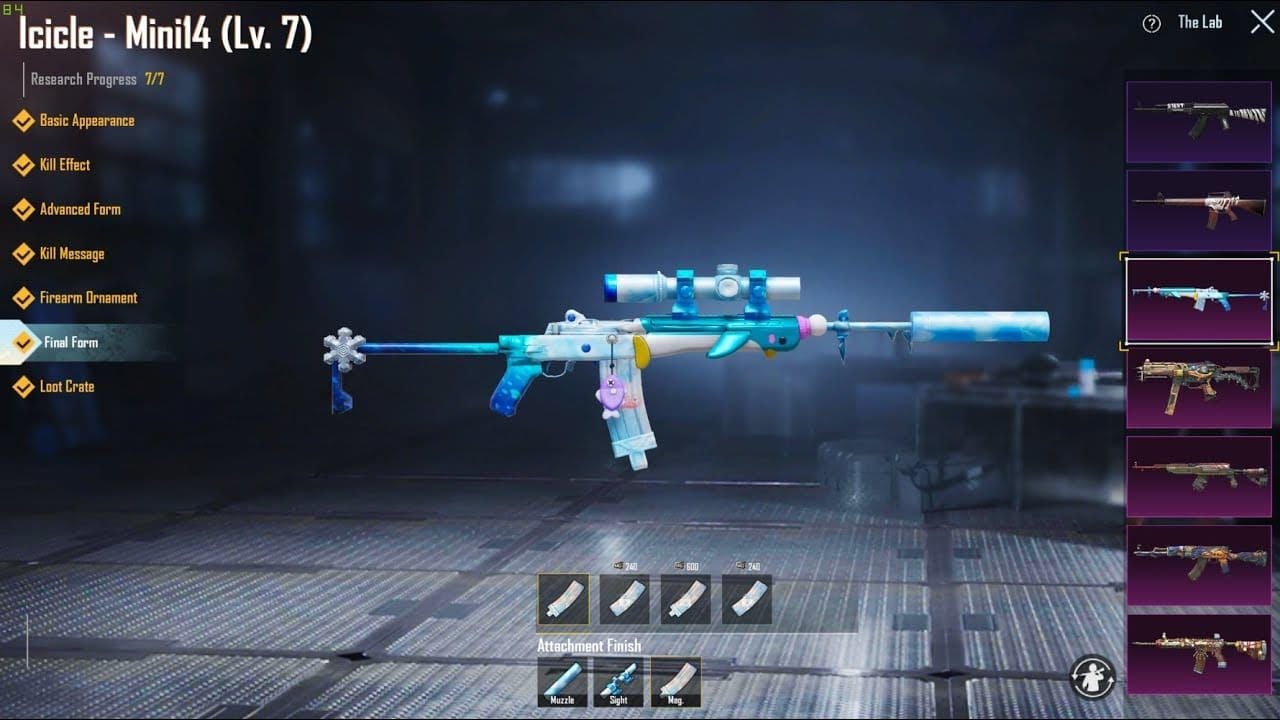Choose the Muzzle attachment finish

tap(562, 681)
